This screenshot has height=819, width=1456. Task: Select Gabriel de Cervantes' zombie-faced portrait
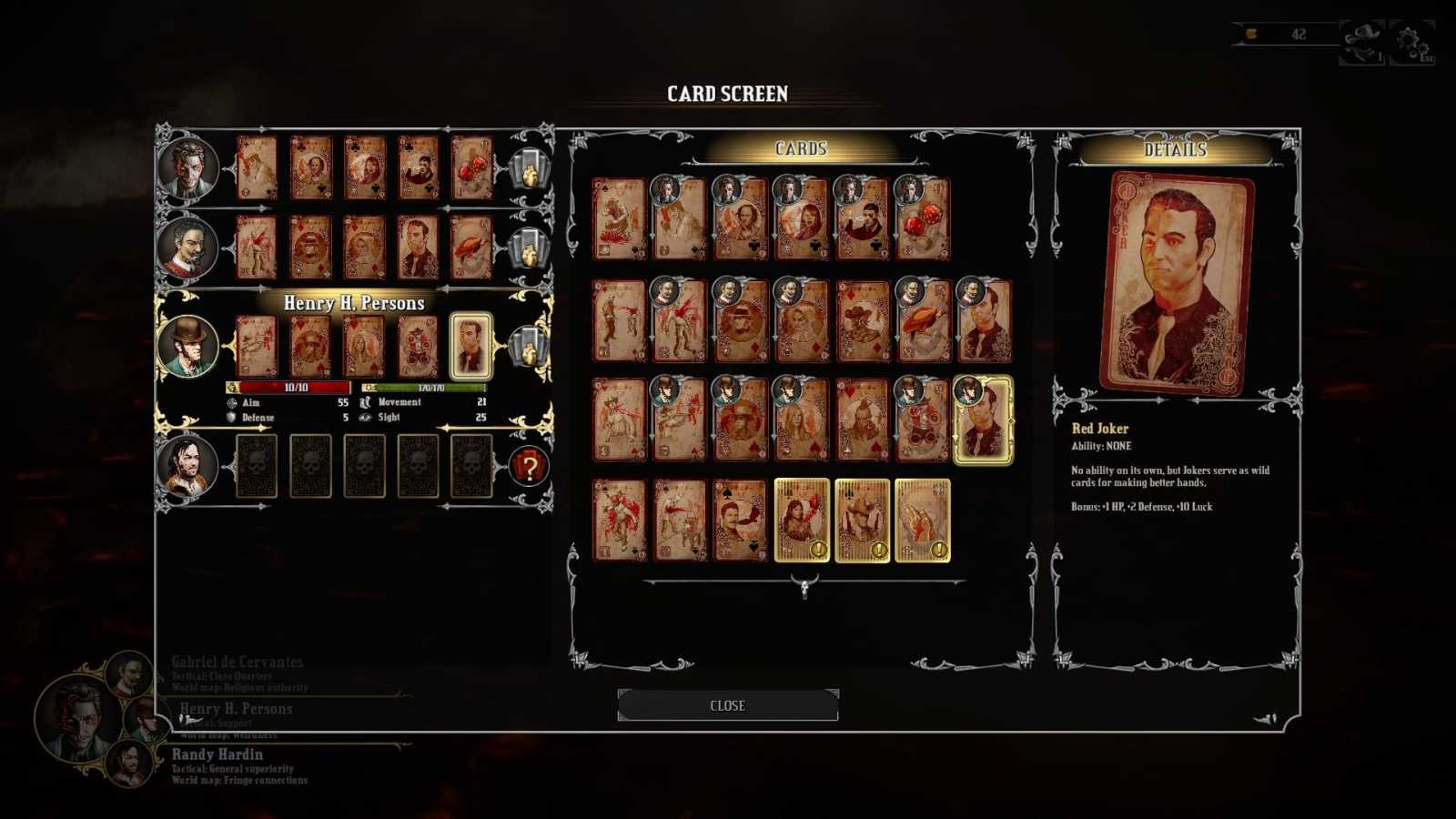[x=190, y=167]
